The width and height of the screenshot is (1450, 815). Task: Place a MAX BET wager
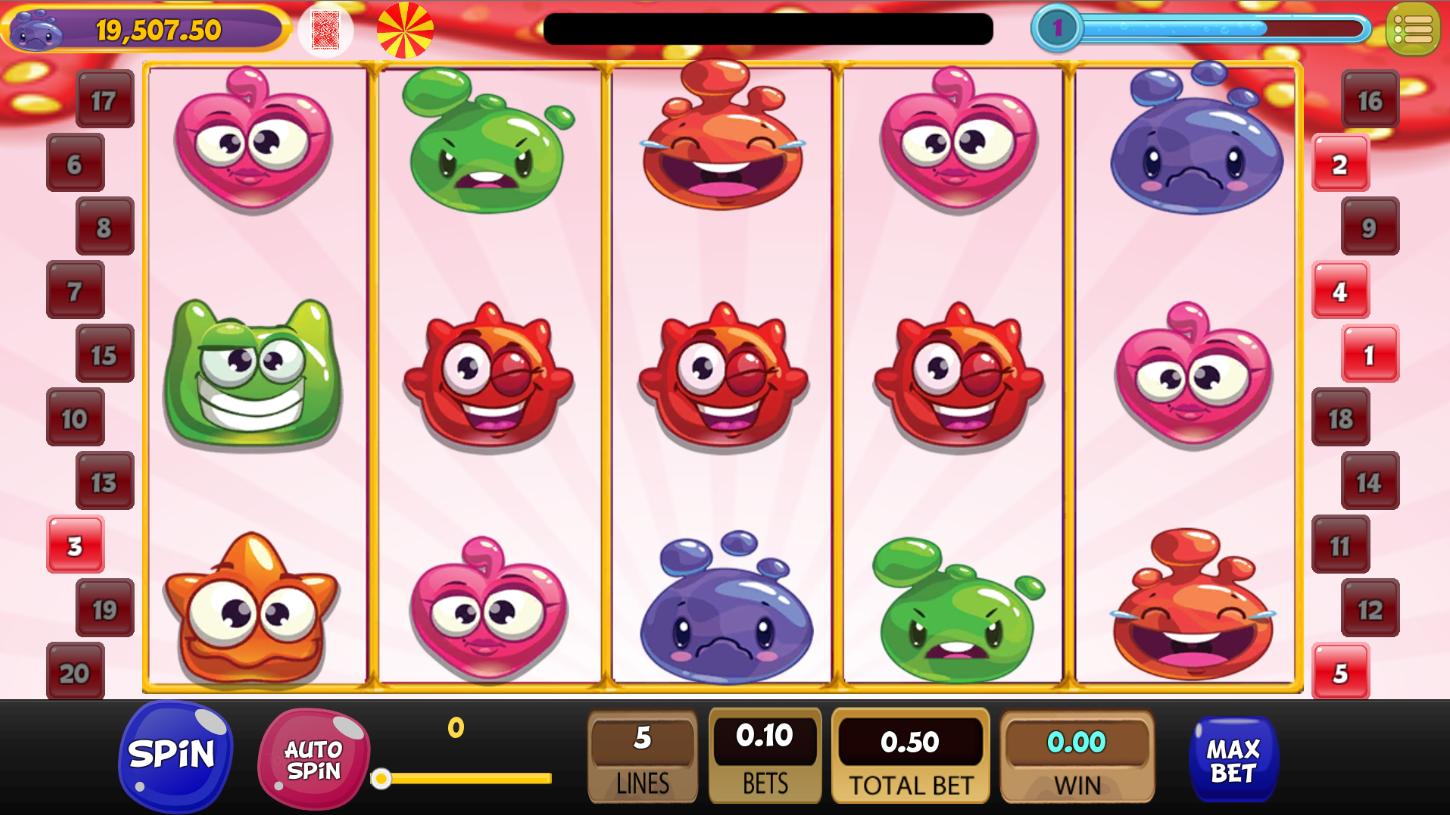point(1233,757)
